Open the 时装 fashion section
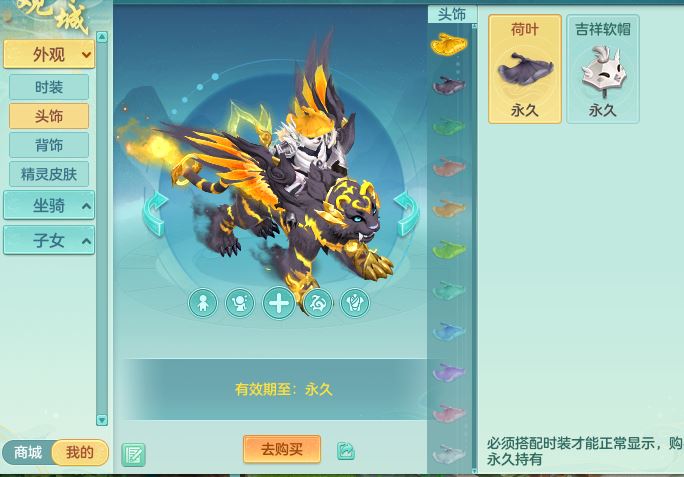The image size is (684, 477). (x=49, y=87)
